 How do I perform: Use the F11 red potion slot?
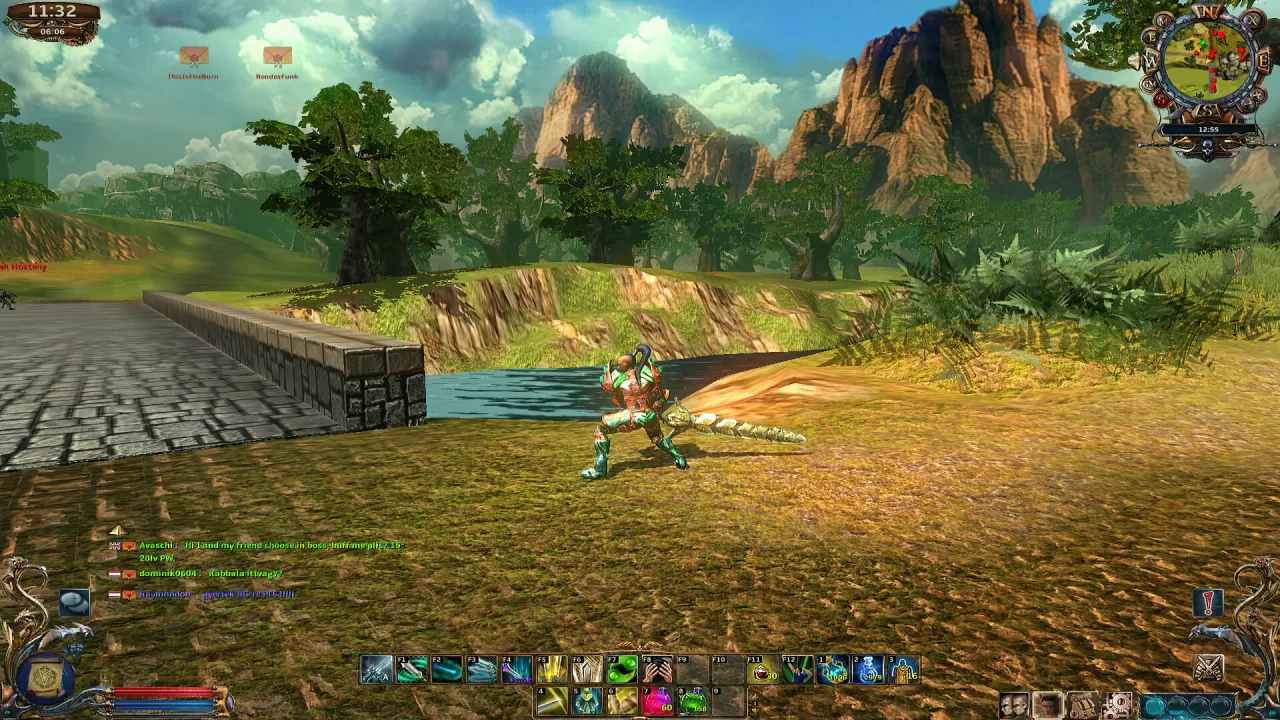pyautogui.click(x=761, y=669)
